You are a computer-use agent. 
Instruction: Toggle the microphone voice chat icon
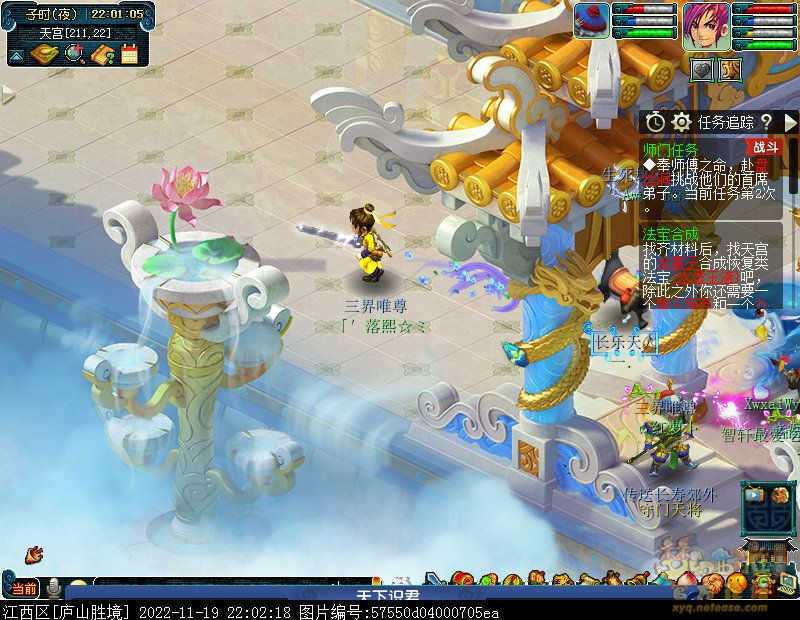pos(51,588)
